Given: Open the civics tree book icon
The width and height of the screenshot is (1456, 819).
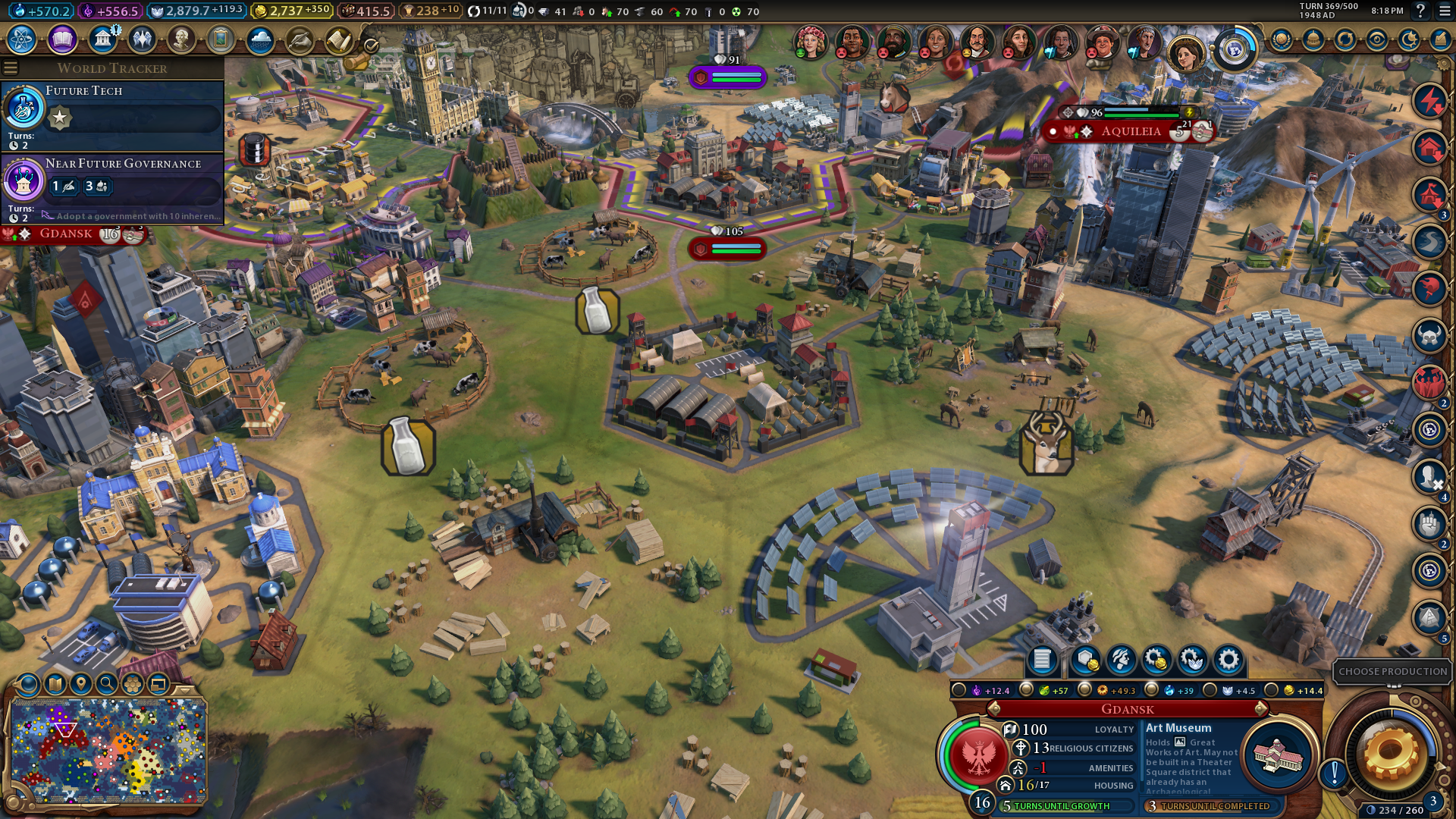Looking at the screenshot, I should (62, 39).
